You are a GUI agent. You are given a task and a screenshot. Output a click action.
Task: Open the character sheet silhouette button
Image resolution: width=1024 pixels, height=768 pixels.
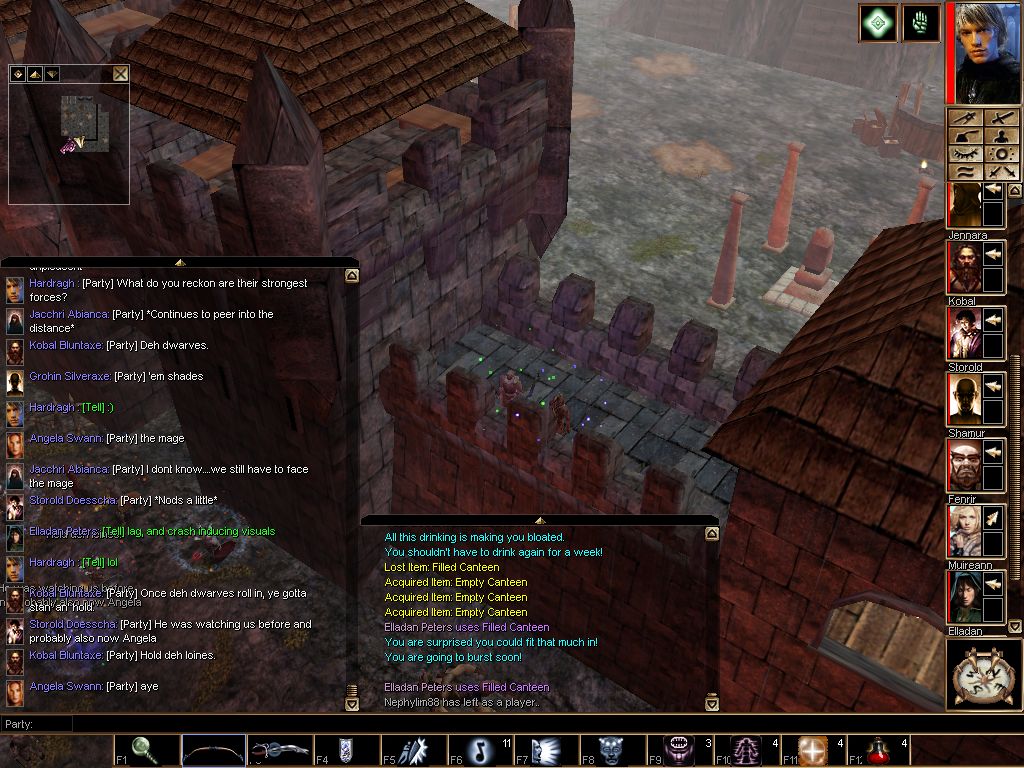coord(1002,137)
